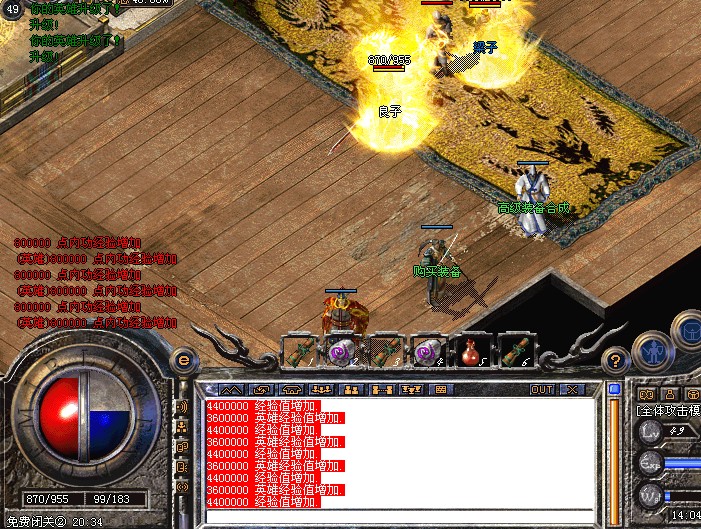
Task: Open help with the question mark button
Action: [617, 361]
